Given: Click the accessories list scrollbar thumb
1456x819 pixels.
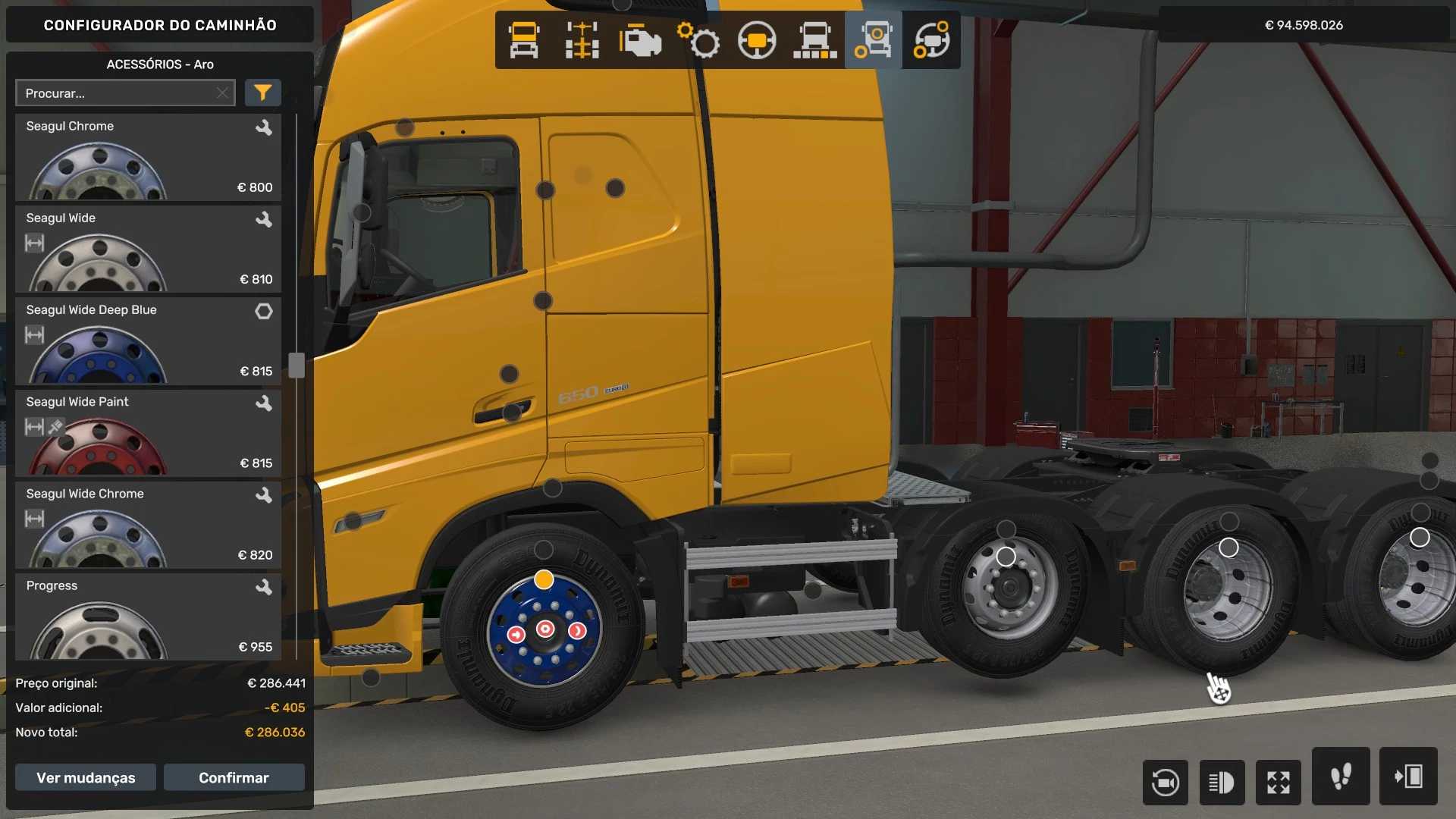Looking at the screenshot, I should coord(294,364).
